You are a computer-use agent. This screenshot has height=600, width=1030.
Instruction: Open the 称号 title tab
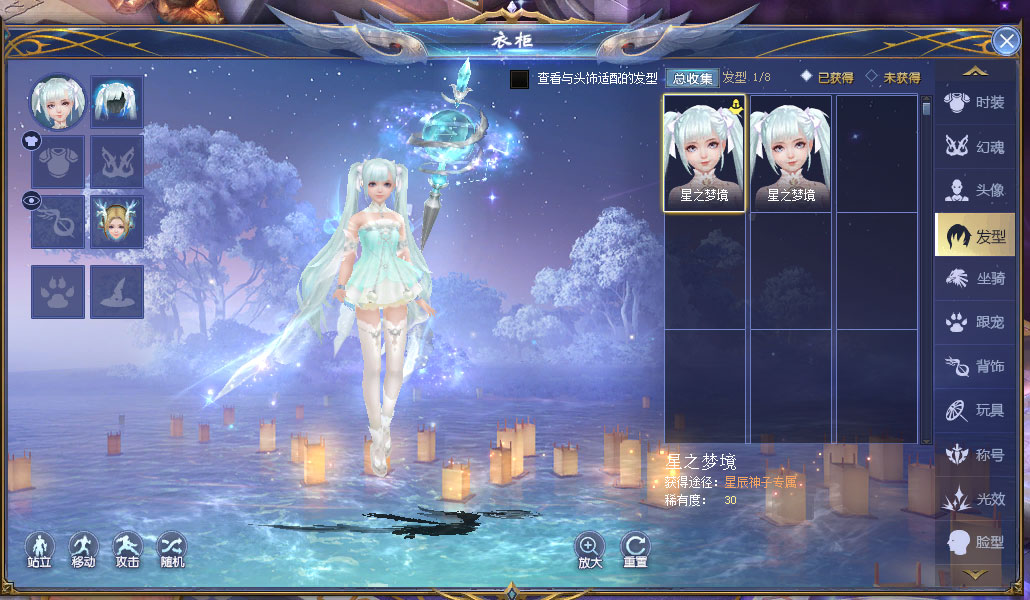(x=975, y=455)
